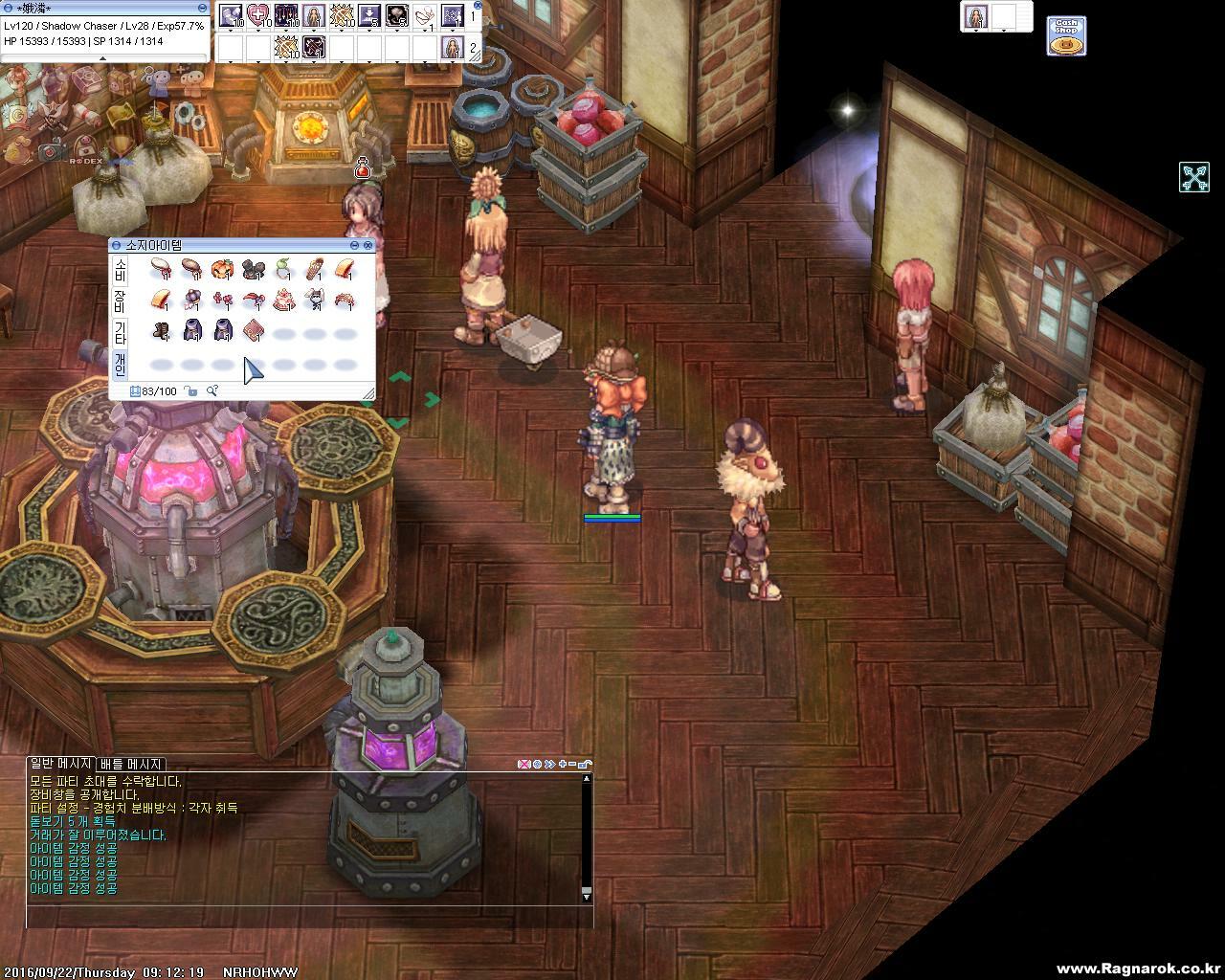Choose the red book item
1225x980 pixels.
253,331
